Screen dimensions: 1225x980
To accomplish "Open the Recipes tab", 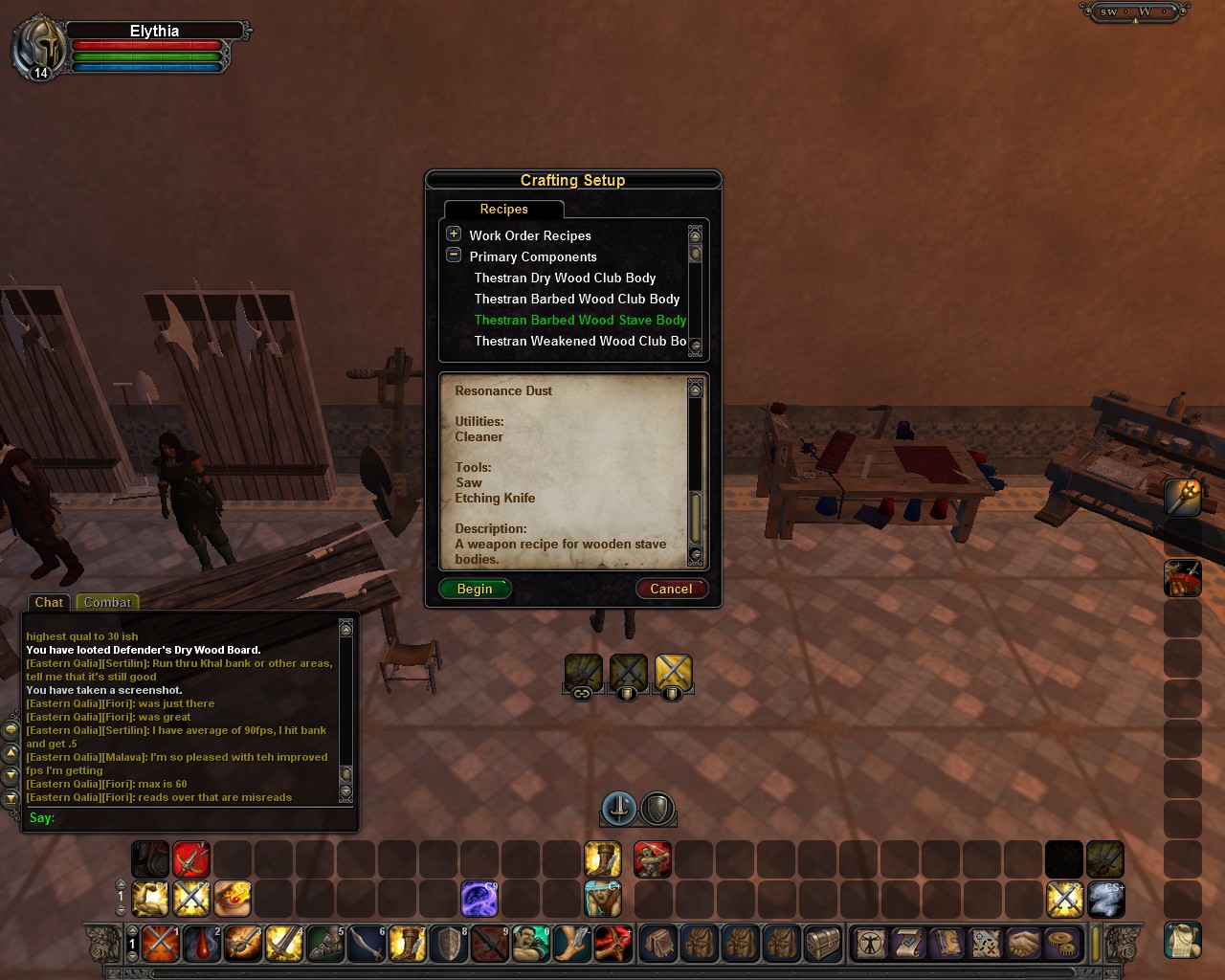I will (503, 209).
